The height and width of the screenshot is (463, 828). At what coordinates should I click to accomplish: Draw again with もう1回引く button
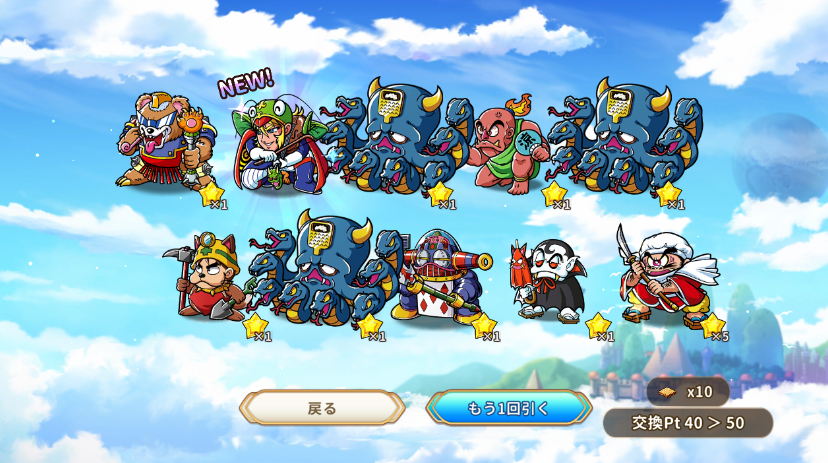pyautogui.click(x=508, y=408)
